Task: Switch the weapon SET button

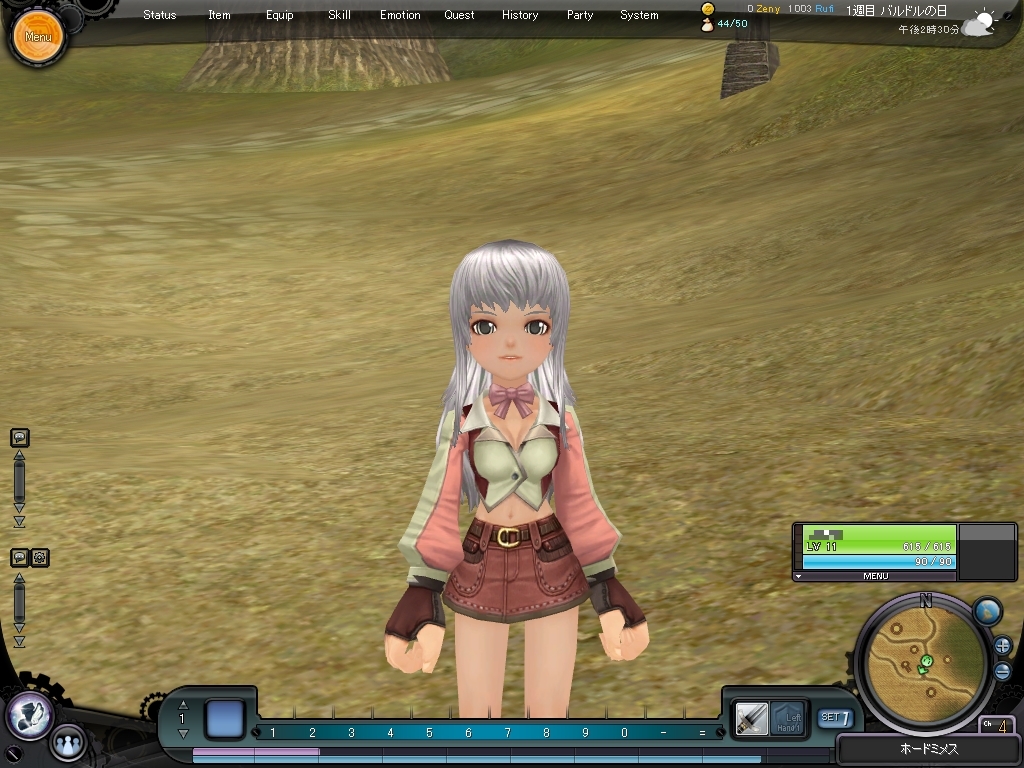Action: [x=836, y=717]
